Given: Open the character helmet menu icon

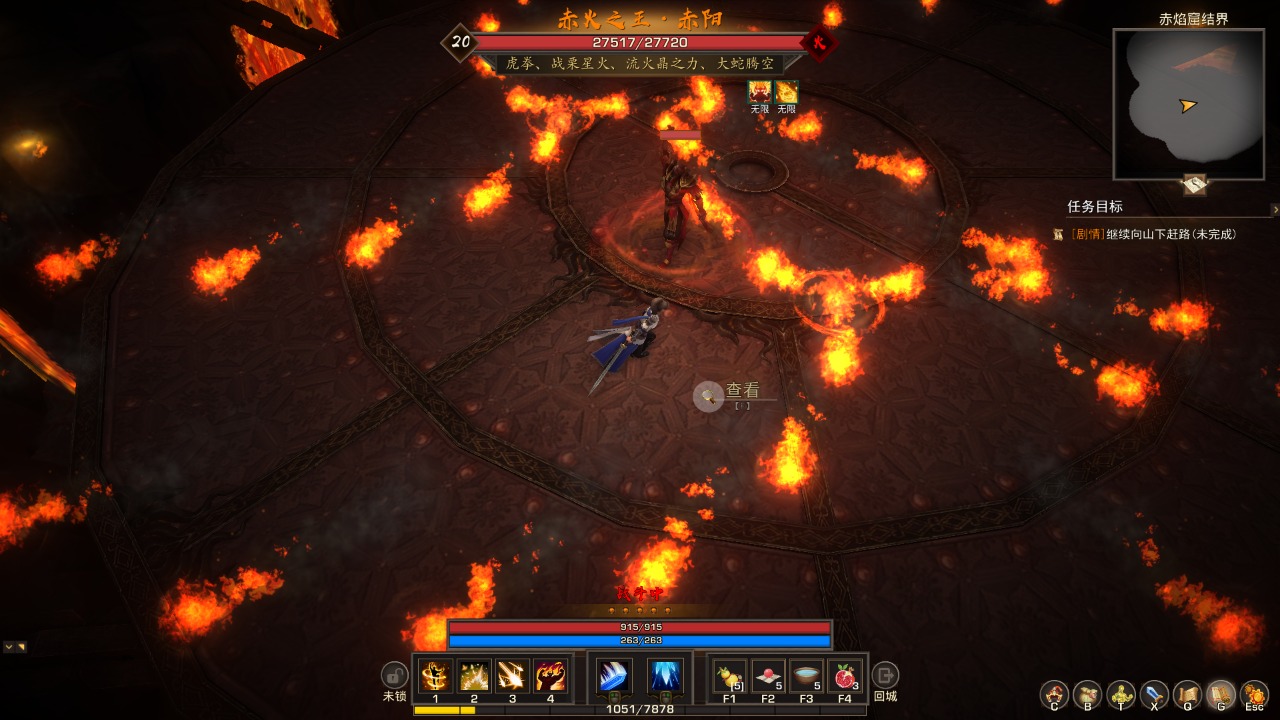Looking at the screenshot, I should 1054,694.
